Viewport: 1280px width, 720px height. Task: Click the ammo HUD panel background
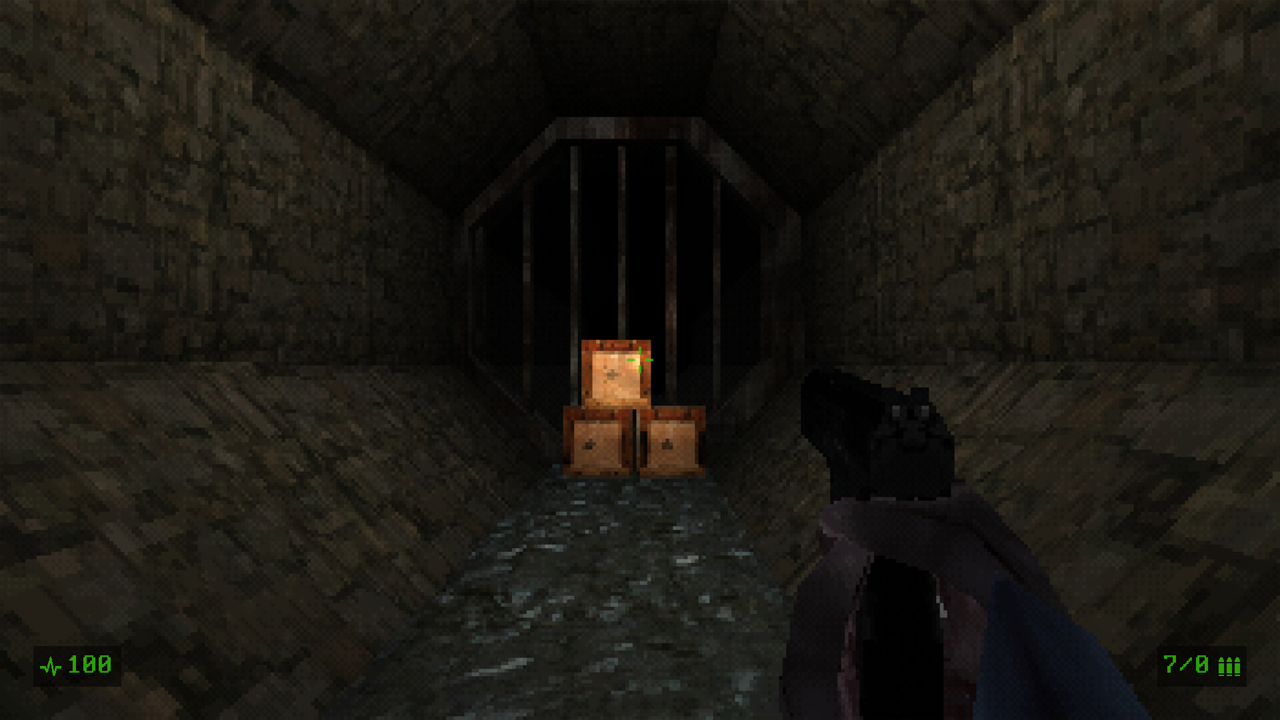(x=1200, y=663)
